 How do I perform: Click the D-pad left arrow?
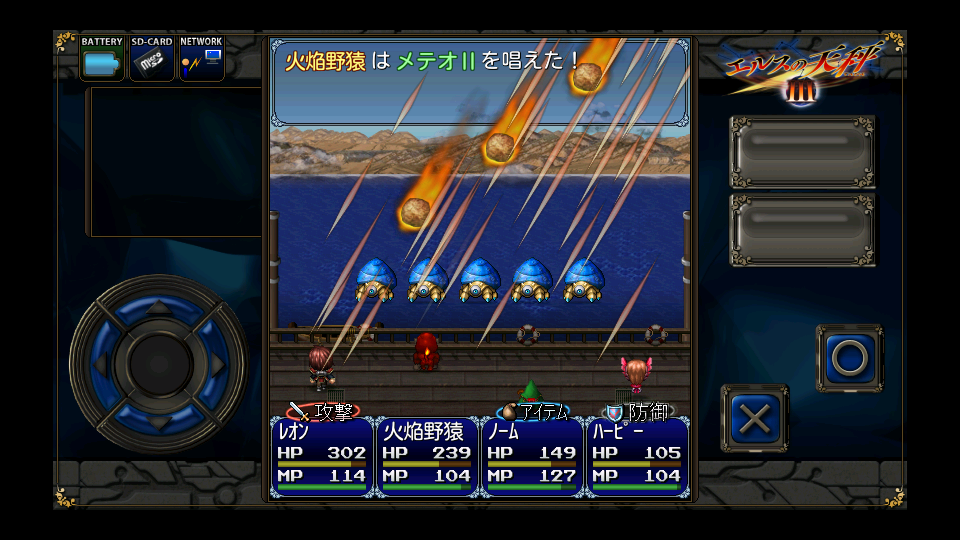coord(100,362)
